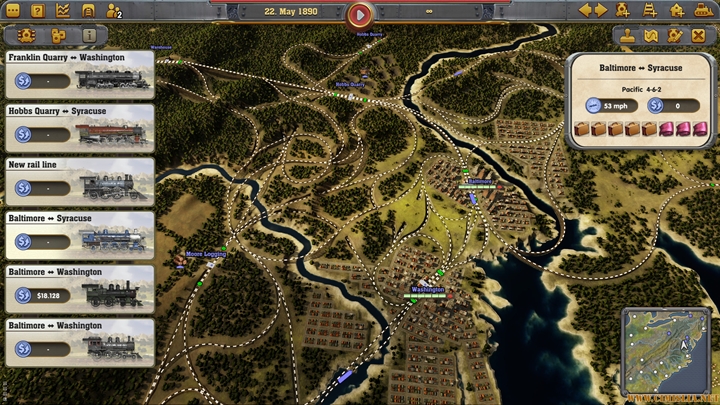Viewport: 720px width, 405px height.
Task: Choose the New rail line train entry
Action: coord(80,182)
